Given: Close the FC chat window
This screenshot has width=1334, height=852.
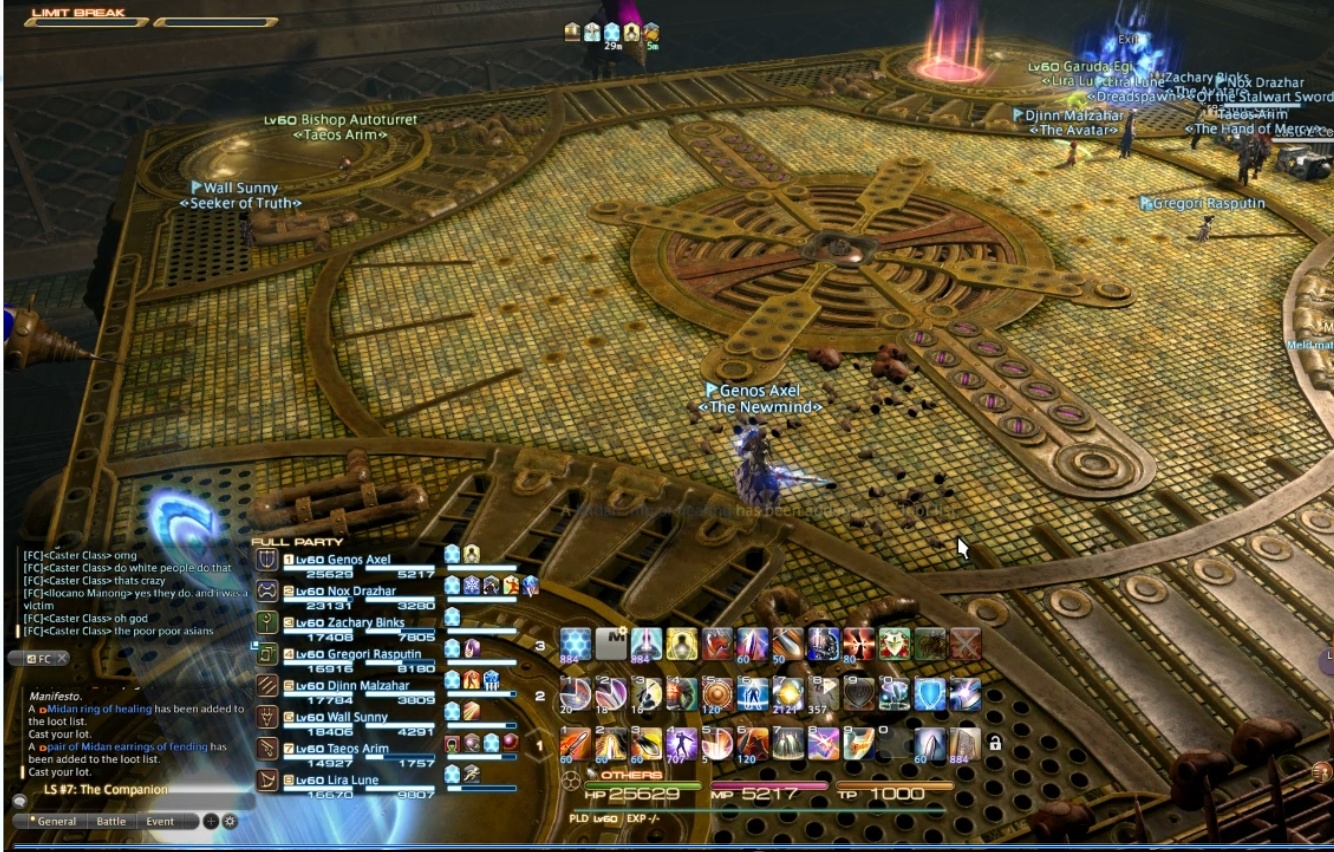Looking at the screenshot, I should tap(61, 658).
